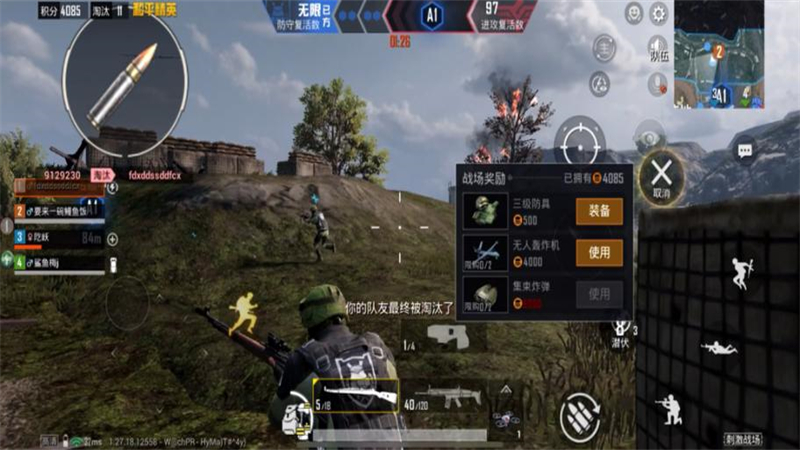
Task: Toggle the microphone icon
Action: pos(658,84)
